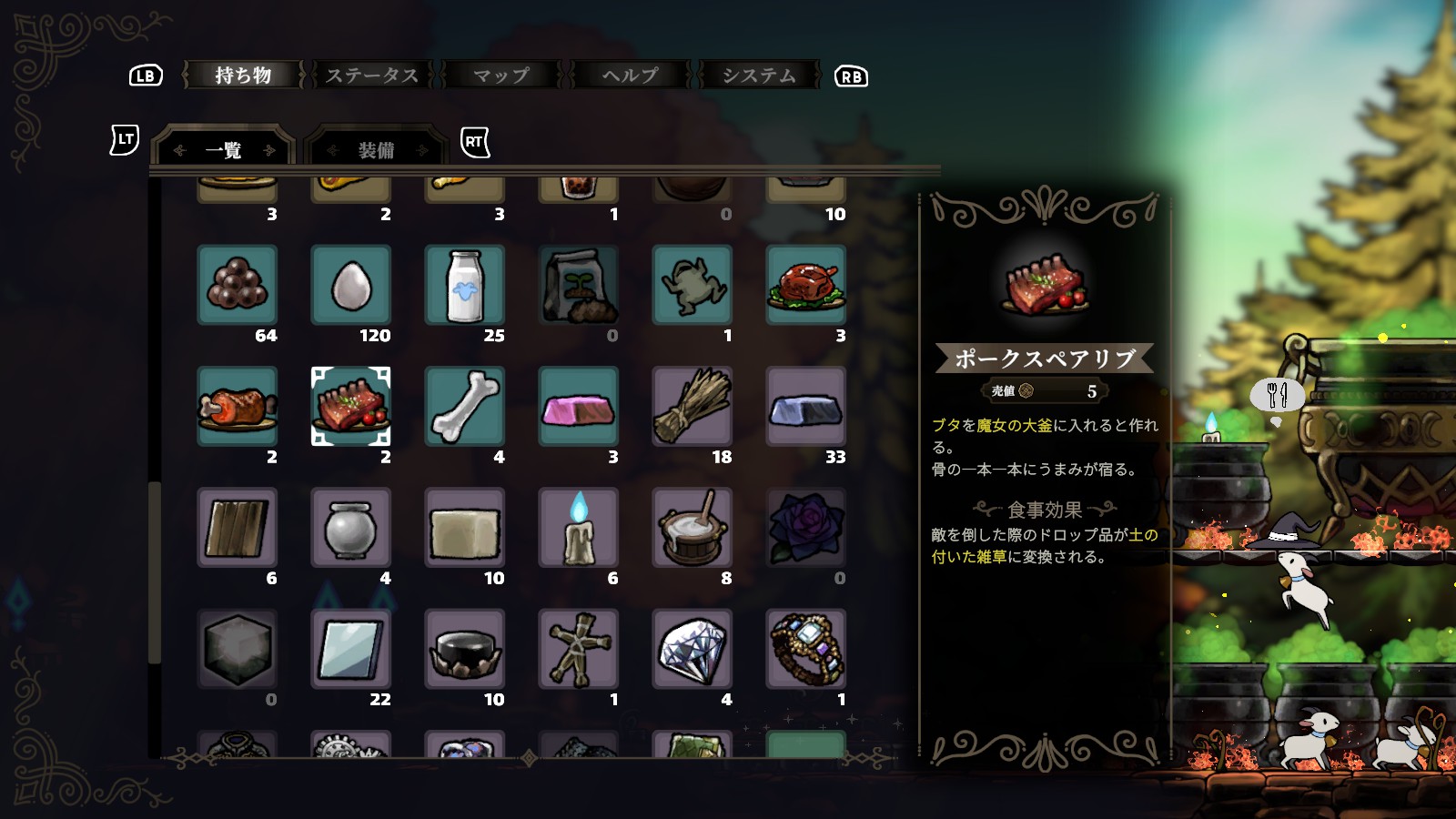Choose the roast chicken dish slot
Viewport: 1456px width, 819px height.
point(806,285)
